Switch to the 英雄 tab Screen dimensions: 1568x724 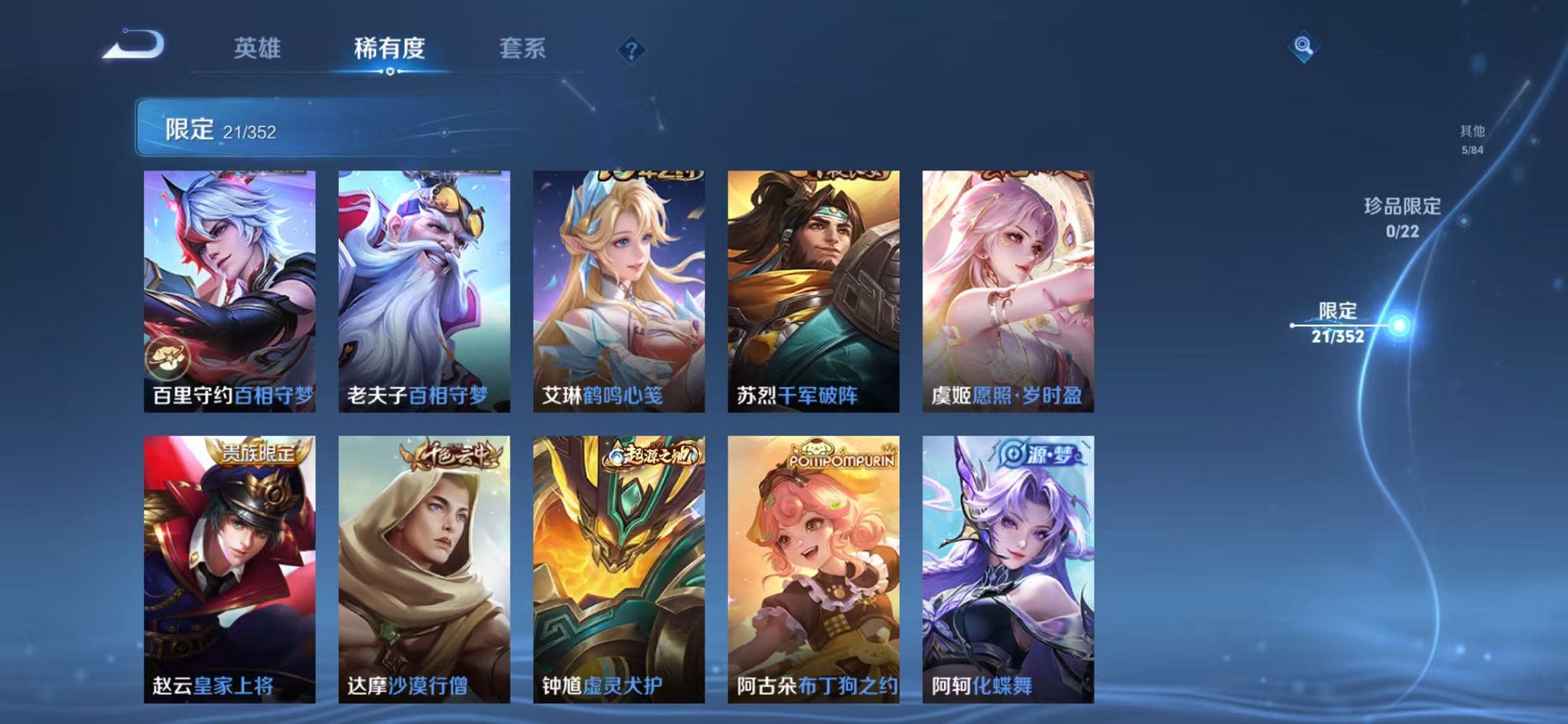[x=259, y=45]
